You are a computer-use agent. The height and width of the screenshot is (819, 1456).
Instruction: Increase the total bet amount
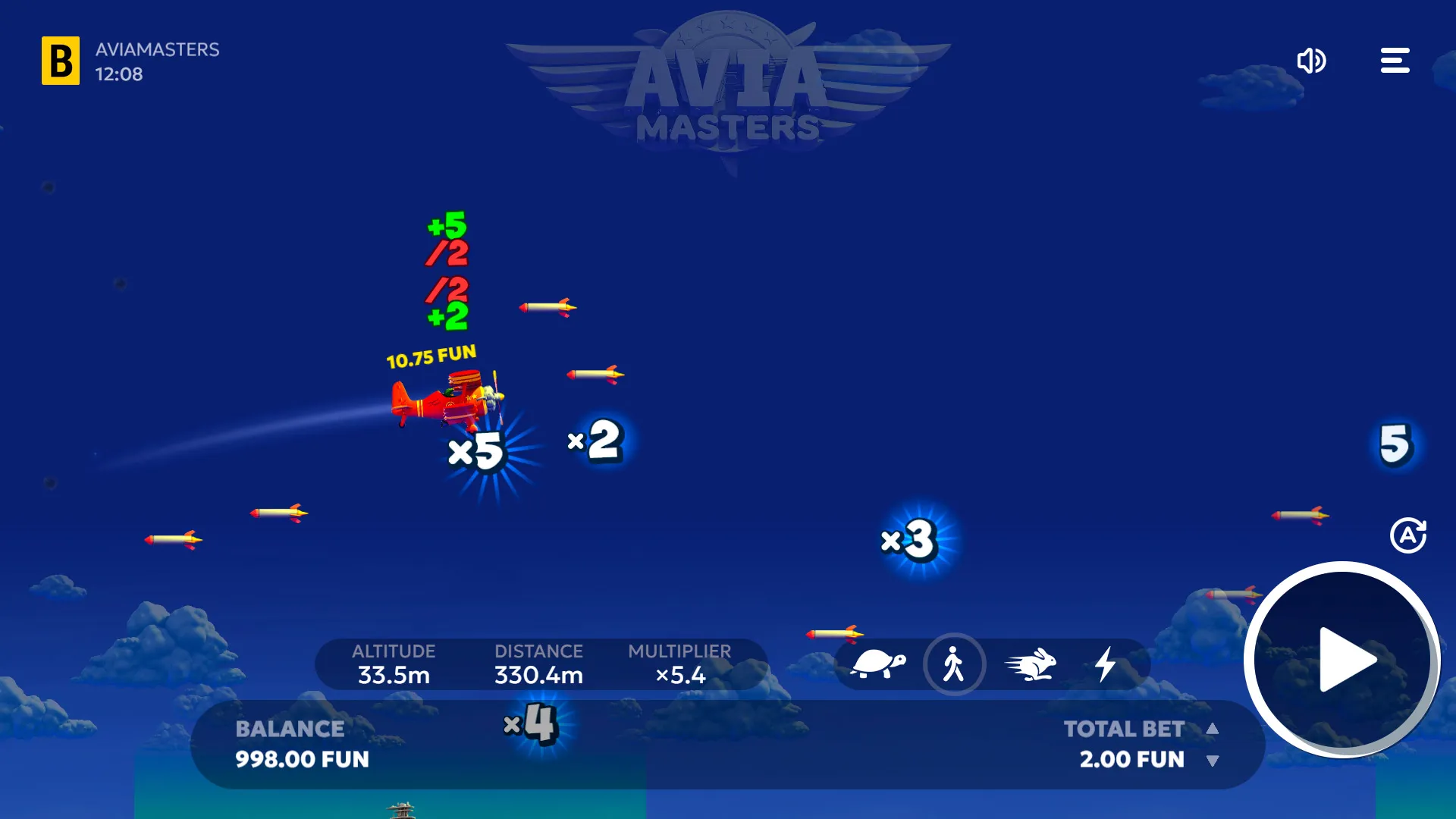(x=1214, y=727)
